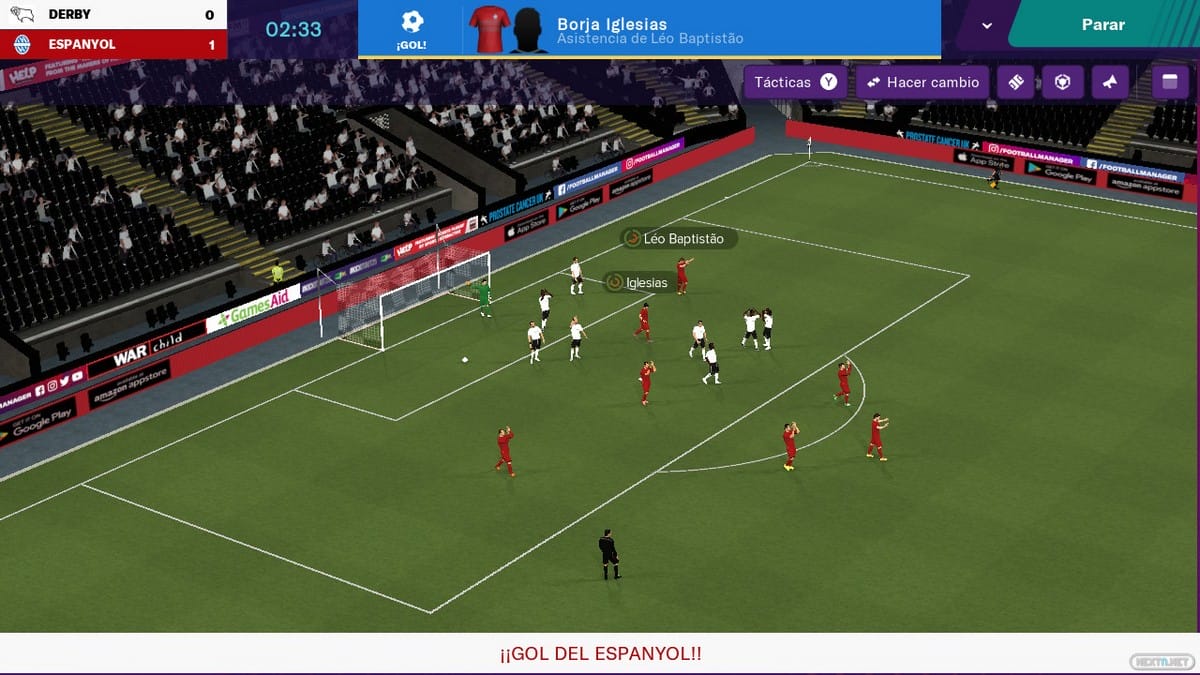Expand the dropdown arrow beside Parar
This screenshot has height=675, width=1200.
pos(987,26)
